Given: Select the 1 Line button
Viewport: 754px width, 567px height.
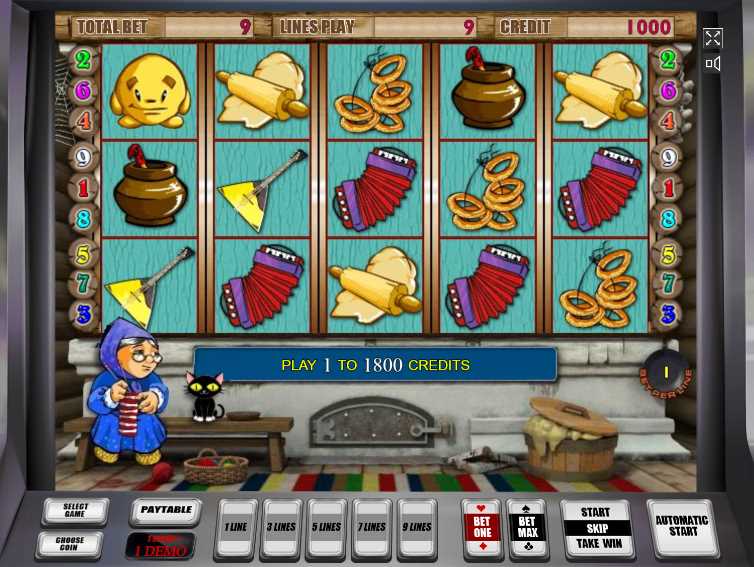Looking at the screenshot, I should [236, 528].
